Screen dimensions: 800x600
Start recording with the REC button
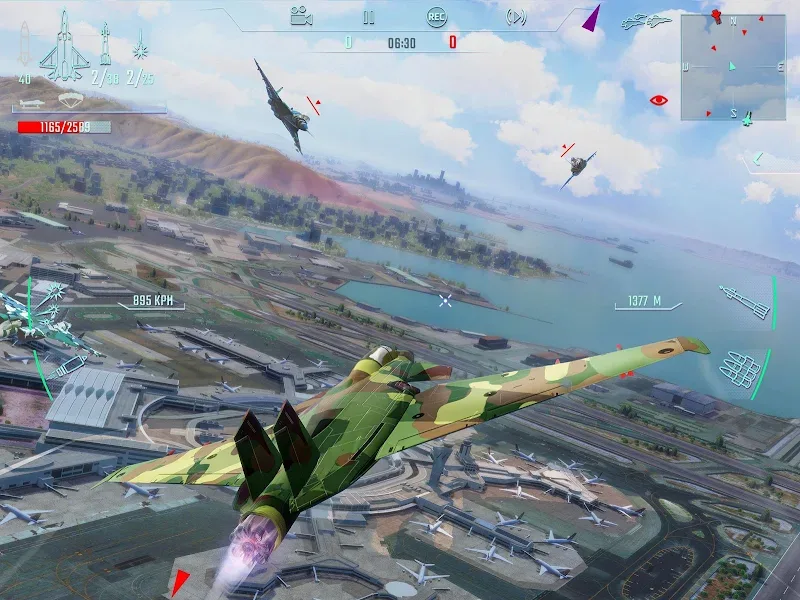pyautogui.click(x=436, y=16)
